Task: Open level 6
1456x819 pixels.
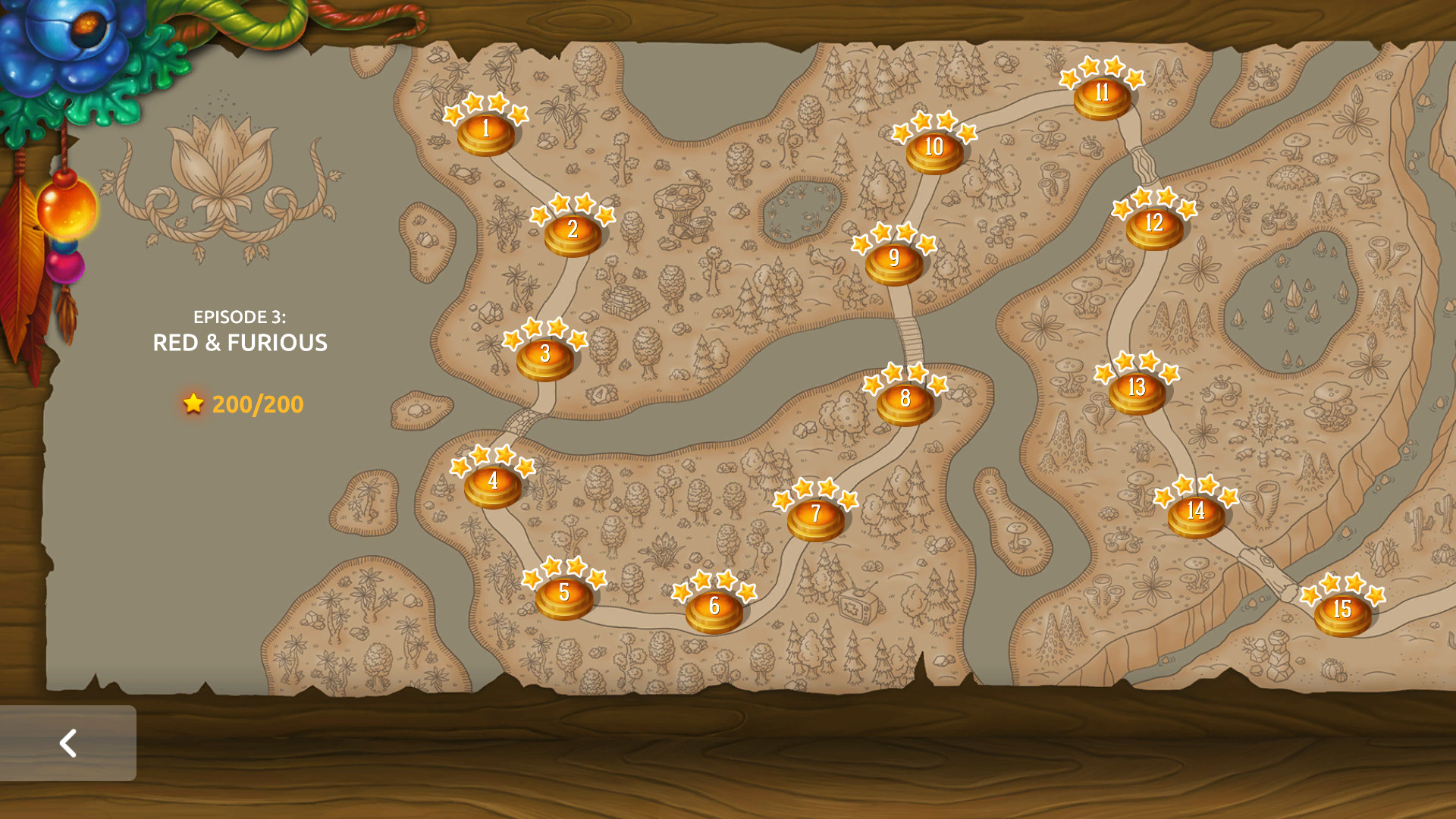Action: (x=713, y=607)
